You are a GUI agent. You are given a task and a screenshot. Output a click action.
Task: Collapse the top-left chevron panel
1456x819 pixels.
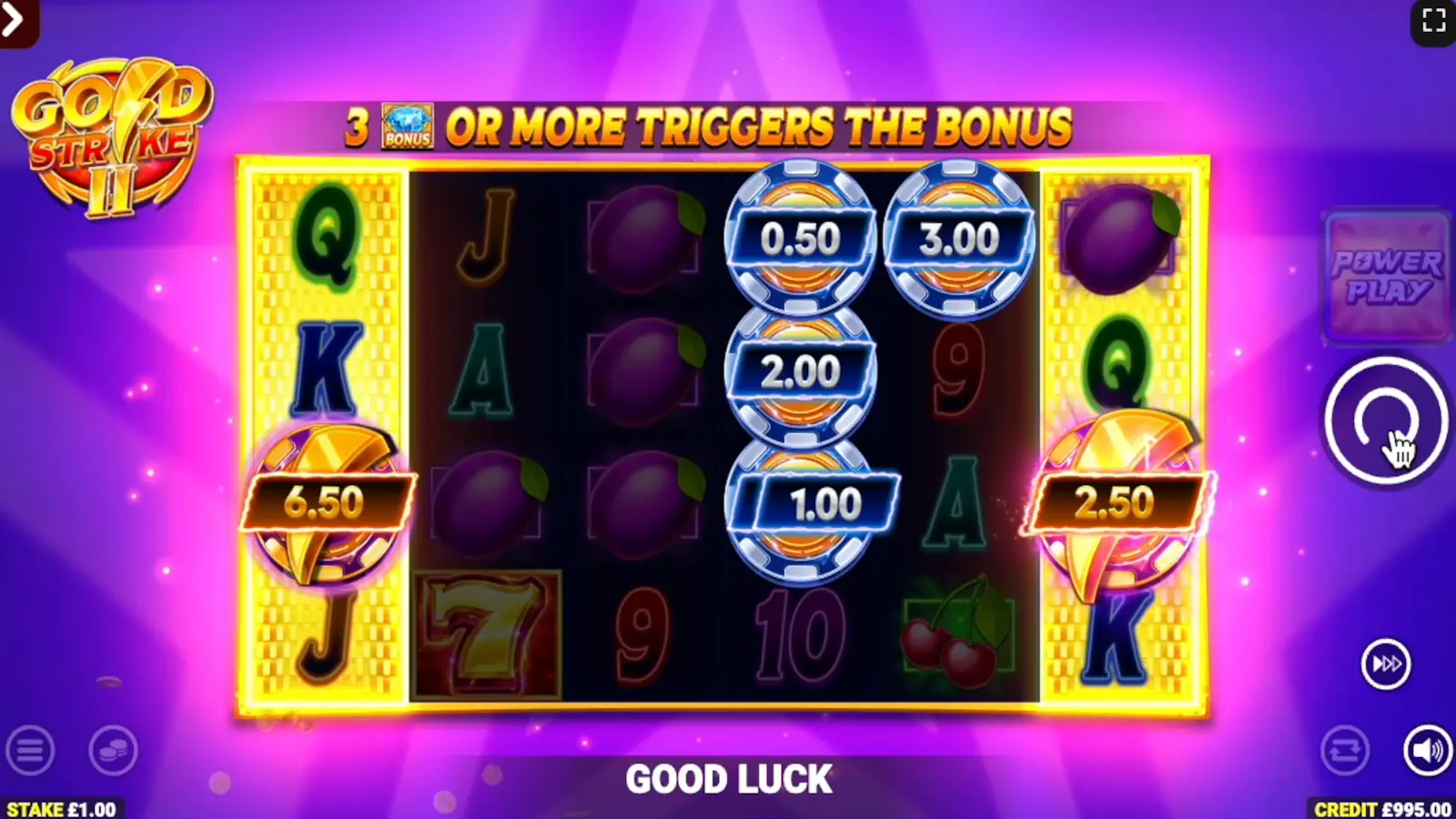point(13,20)
